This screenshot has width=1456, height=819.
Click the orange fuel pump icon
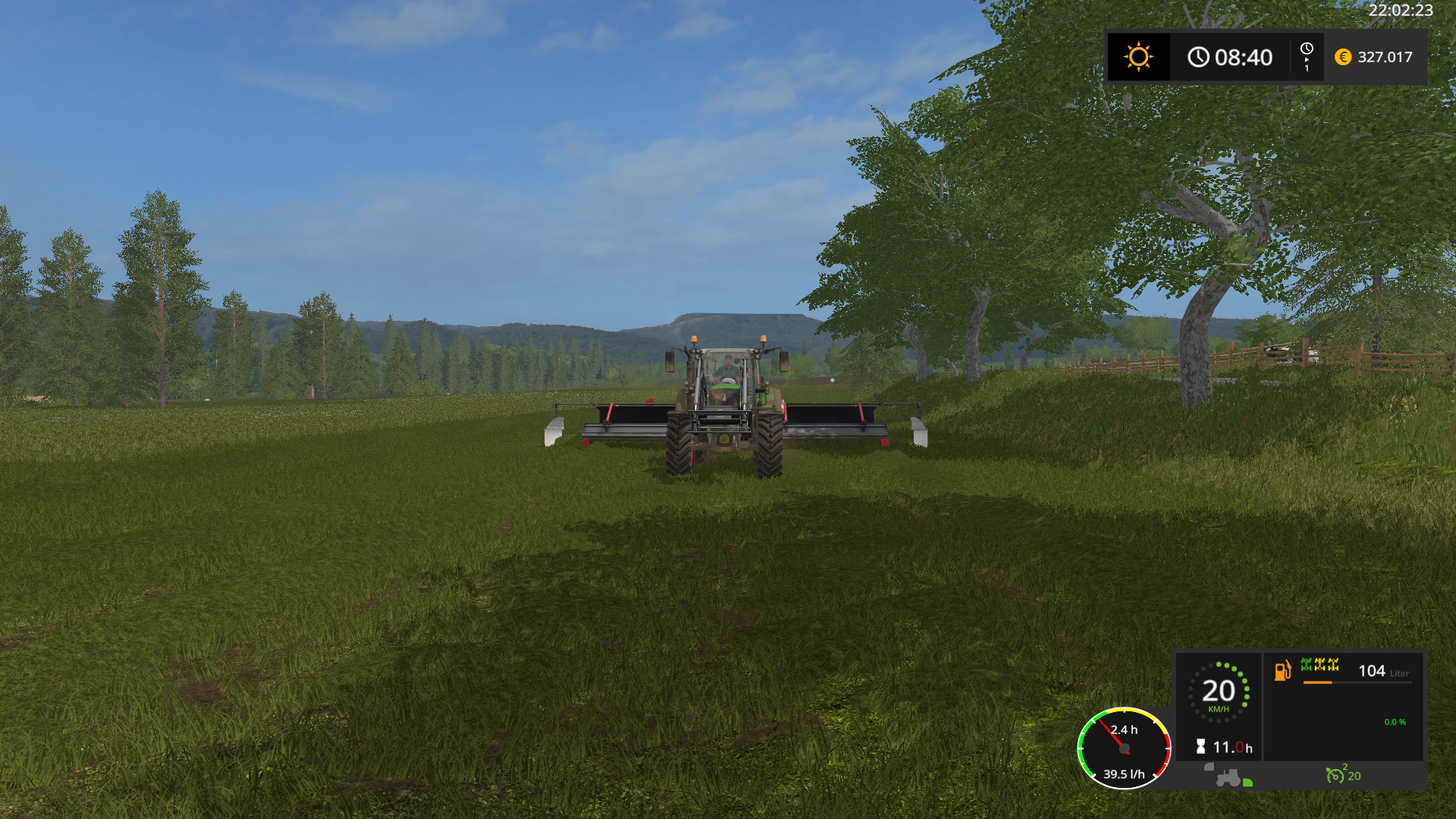[1282, 670]
